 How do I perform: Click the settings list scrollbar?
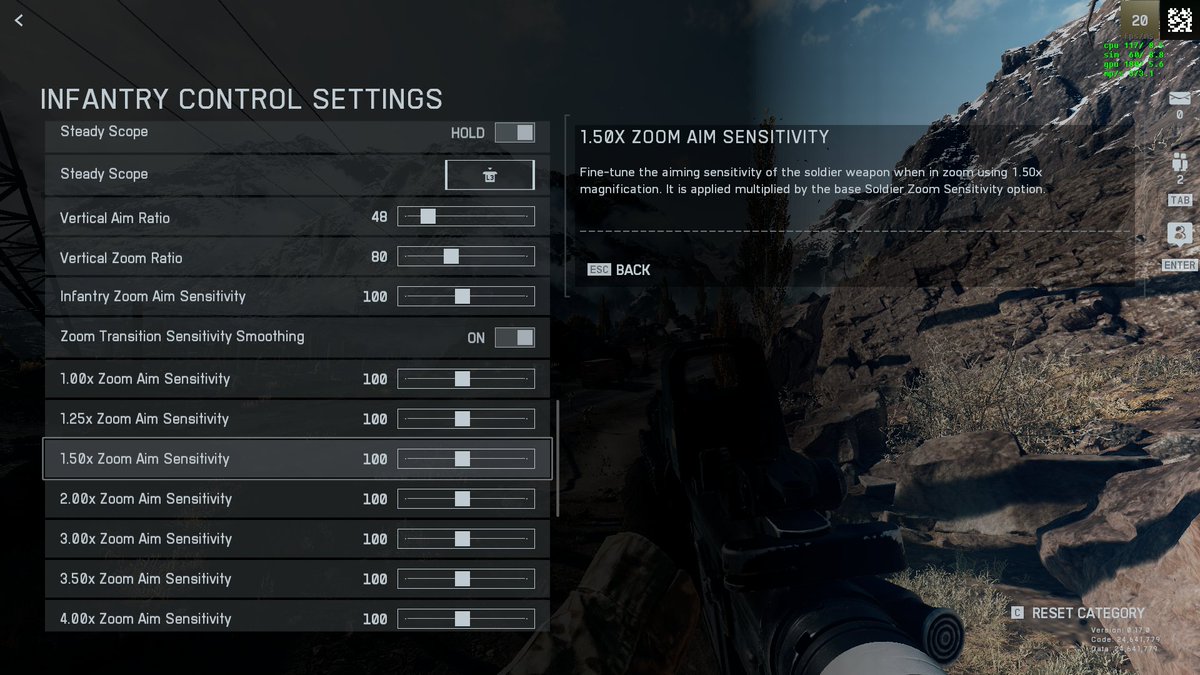coord(557,458)
